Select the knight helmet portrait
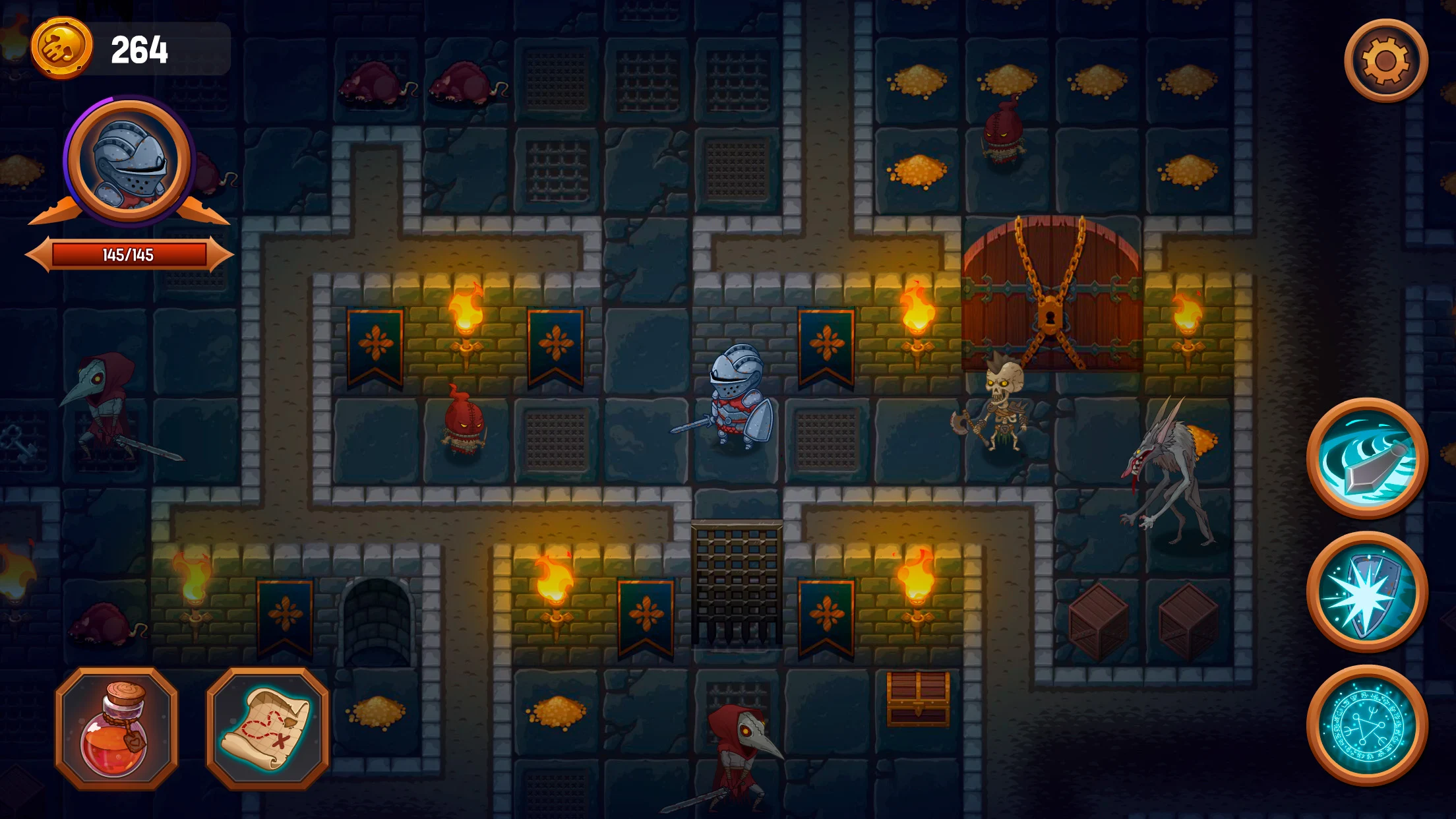This screenshot has height=819, width=1456. click(129, 160)
